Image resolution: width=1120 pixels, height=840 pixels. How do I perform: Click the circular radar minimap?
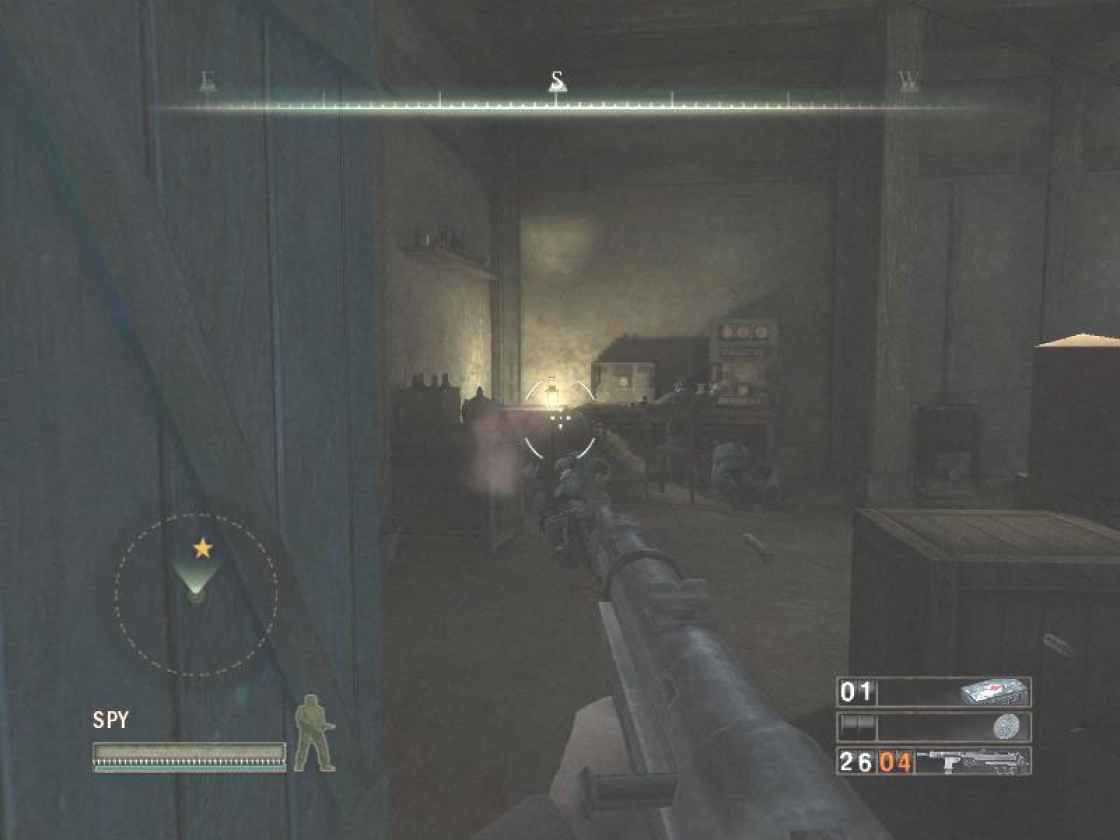(x=196, y=596)
